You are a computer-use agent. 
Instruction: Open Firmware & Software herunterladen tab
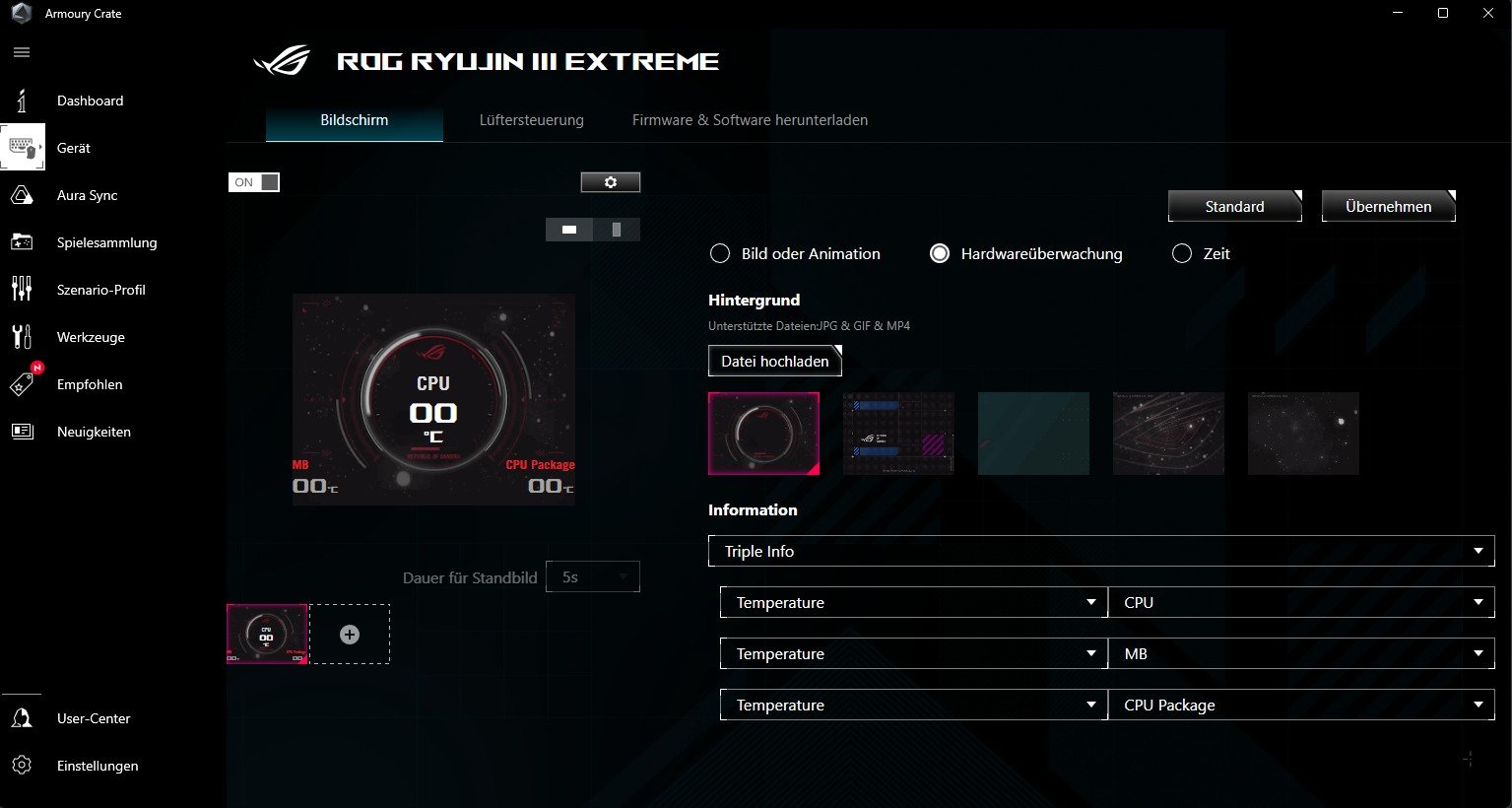pyautogui.click(x=750, y=120)
